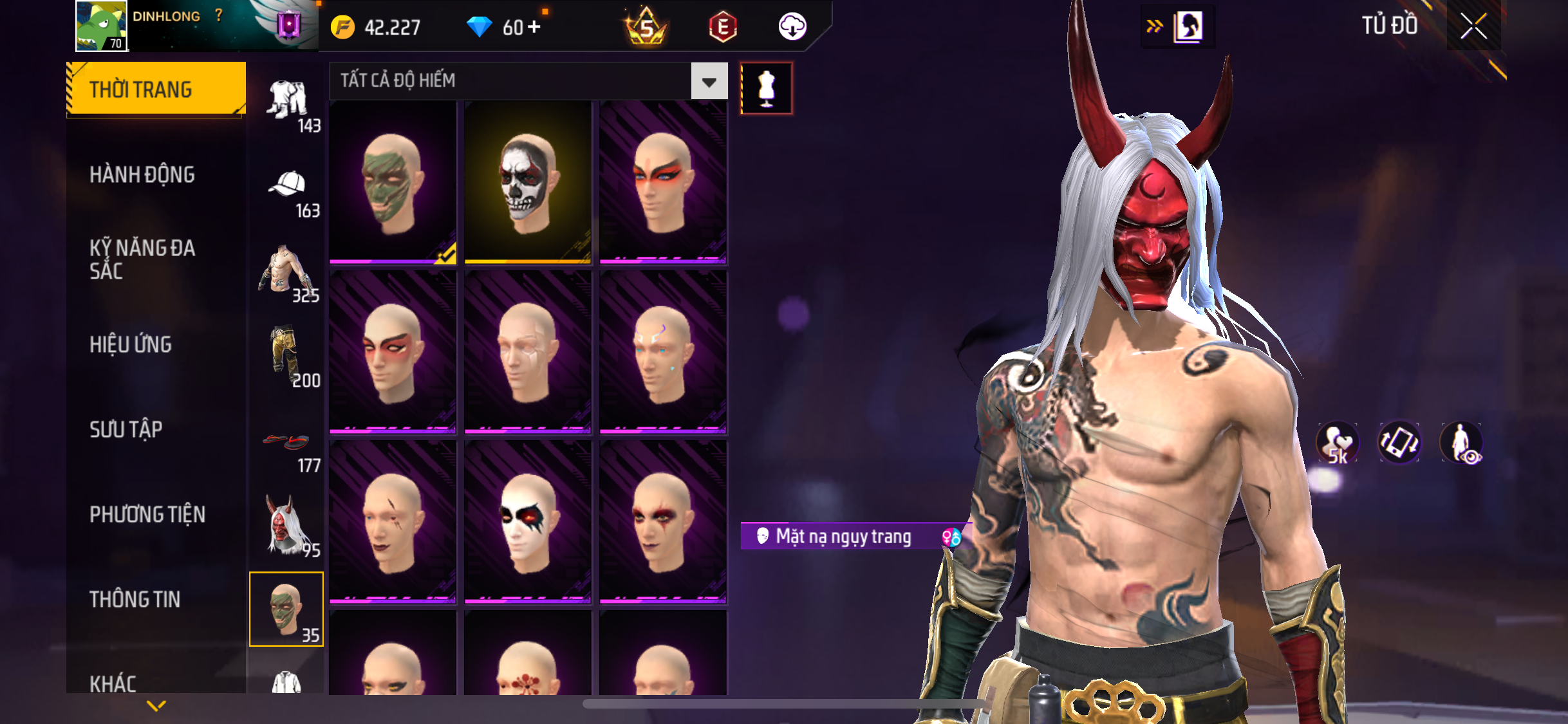The width and height of the screenshot is (1568, 724).
Task: Open the THÔNG TIN section
Action: pyautogui.click(x=135, y=599)
